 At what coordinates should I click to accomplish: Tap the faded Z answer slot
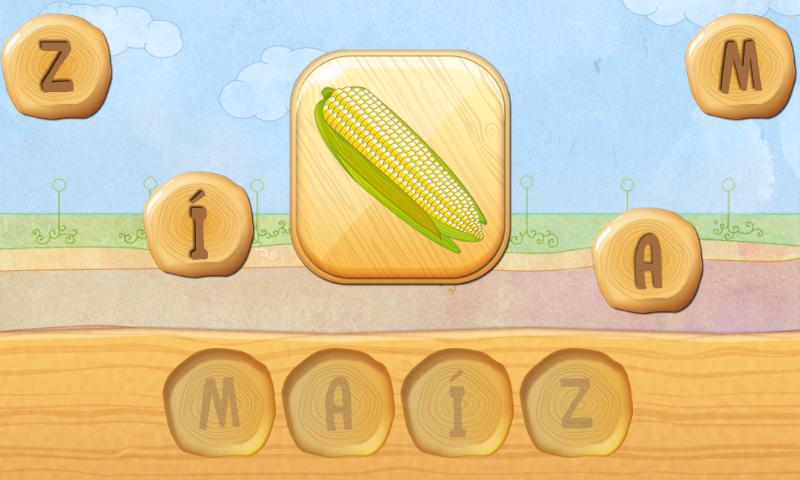coord(576,402)
